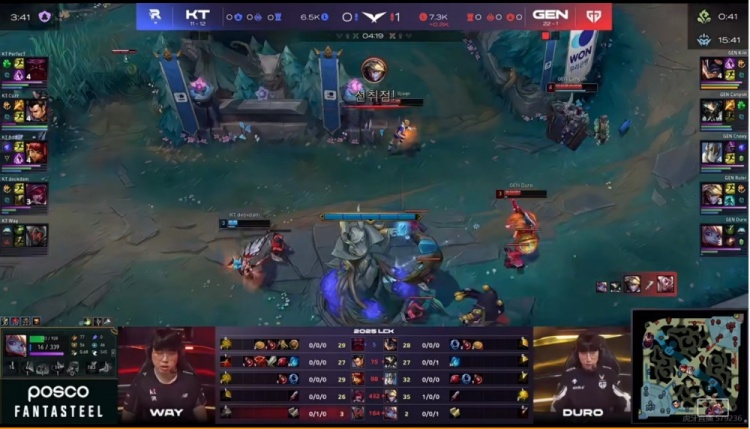Click the POSCO Fantasteel sponsor banner
The height and width of the screenshot is (429, 750).
click(x=58, y=400)
